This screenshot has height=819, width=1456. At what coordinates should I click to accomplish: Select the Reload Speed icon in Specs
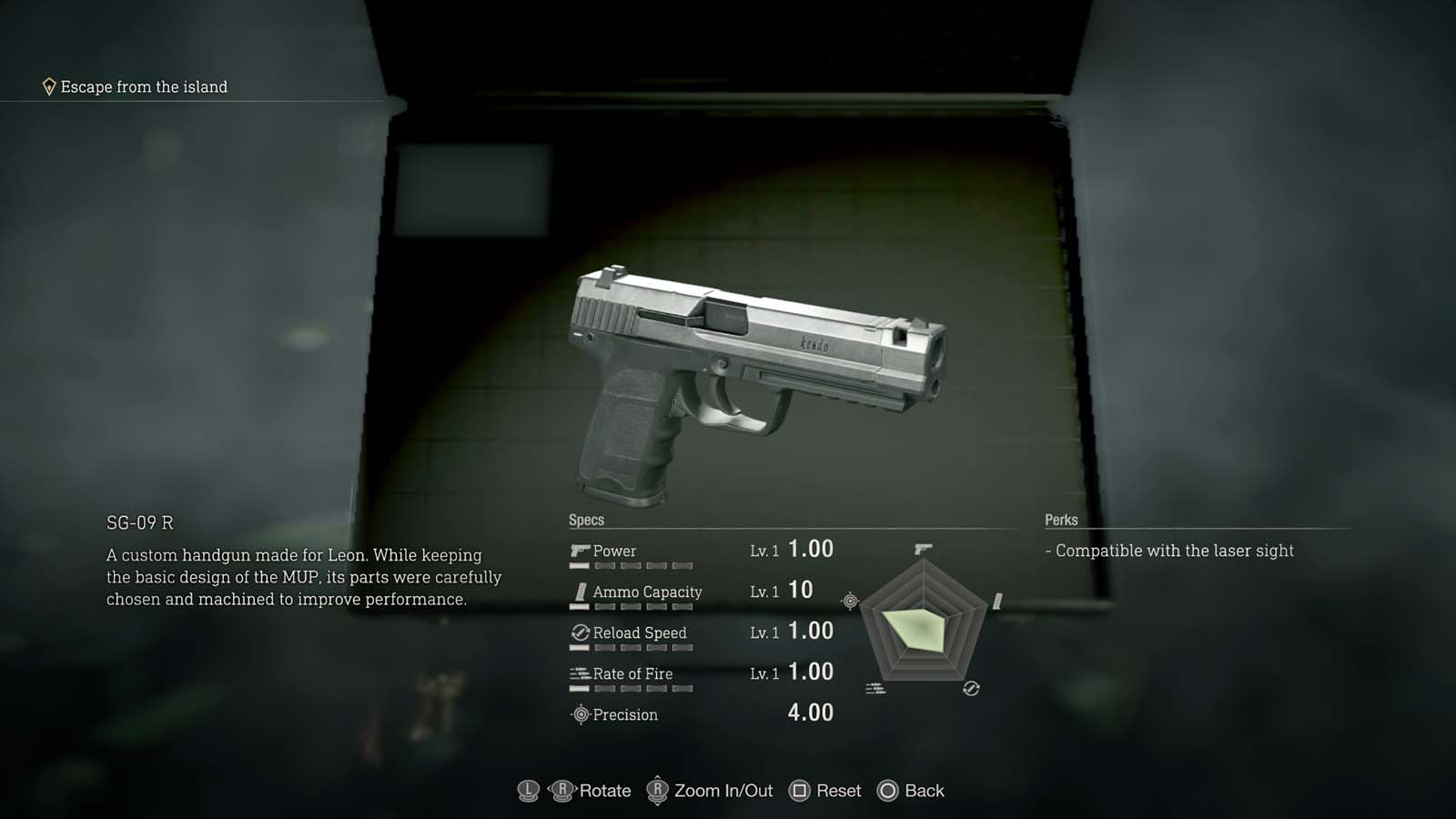[x=580, y=632]
